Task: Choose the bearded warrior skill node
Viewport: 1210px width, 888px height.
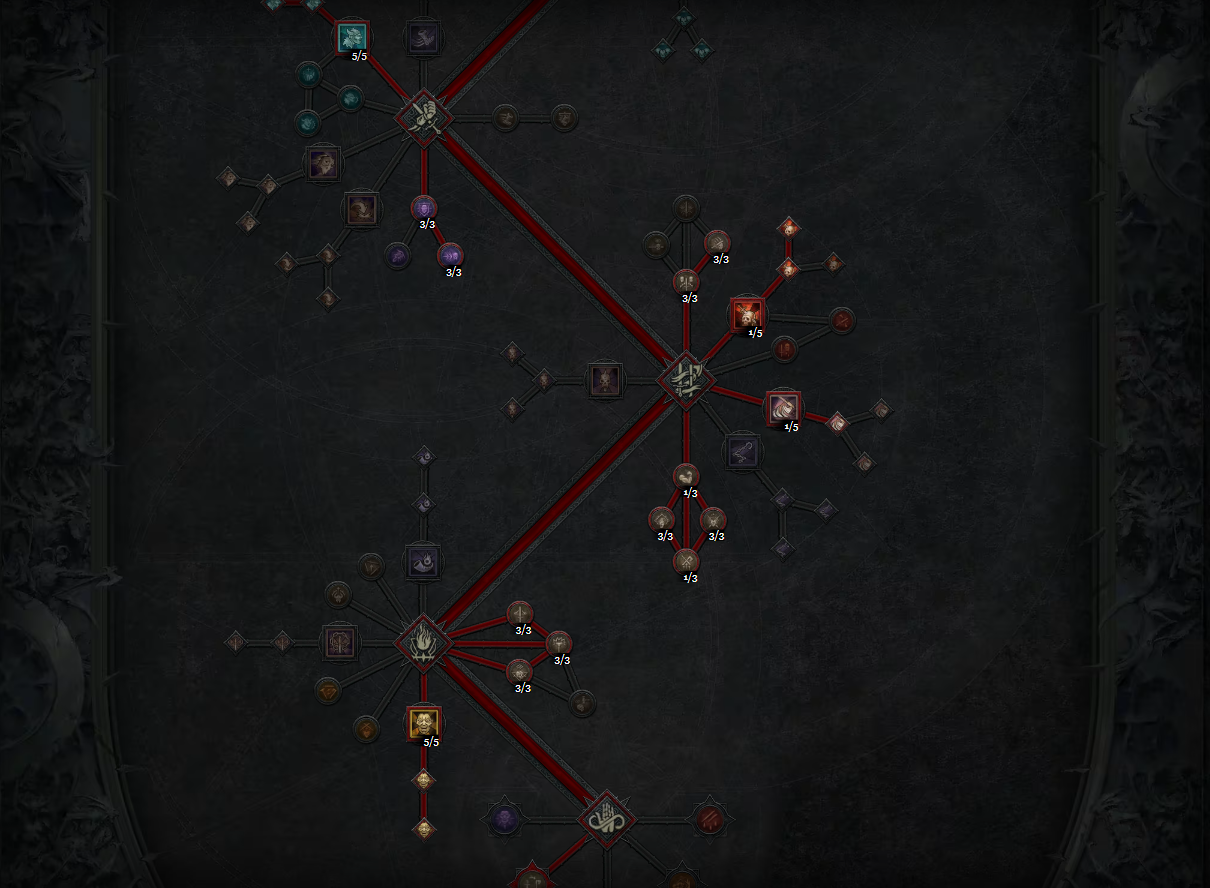Action: [x=323, y=162]
